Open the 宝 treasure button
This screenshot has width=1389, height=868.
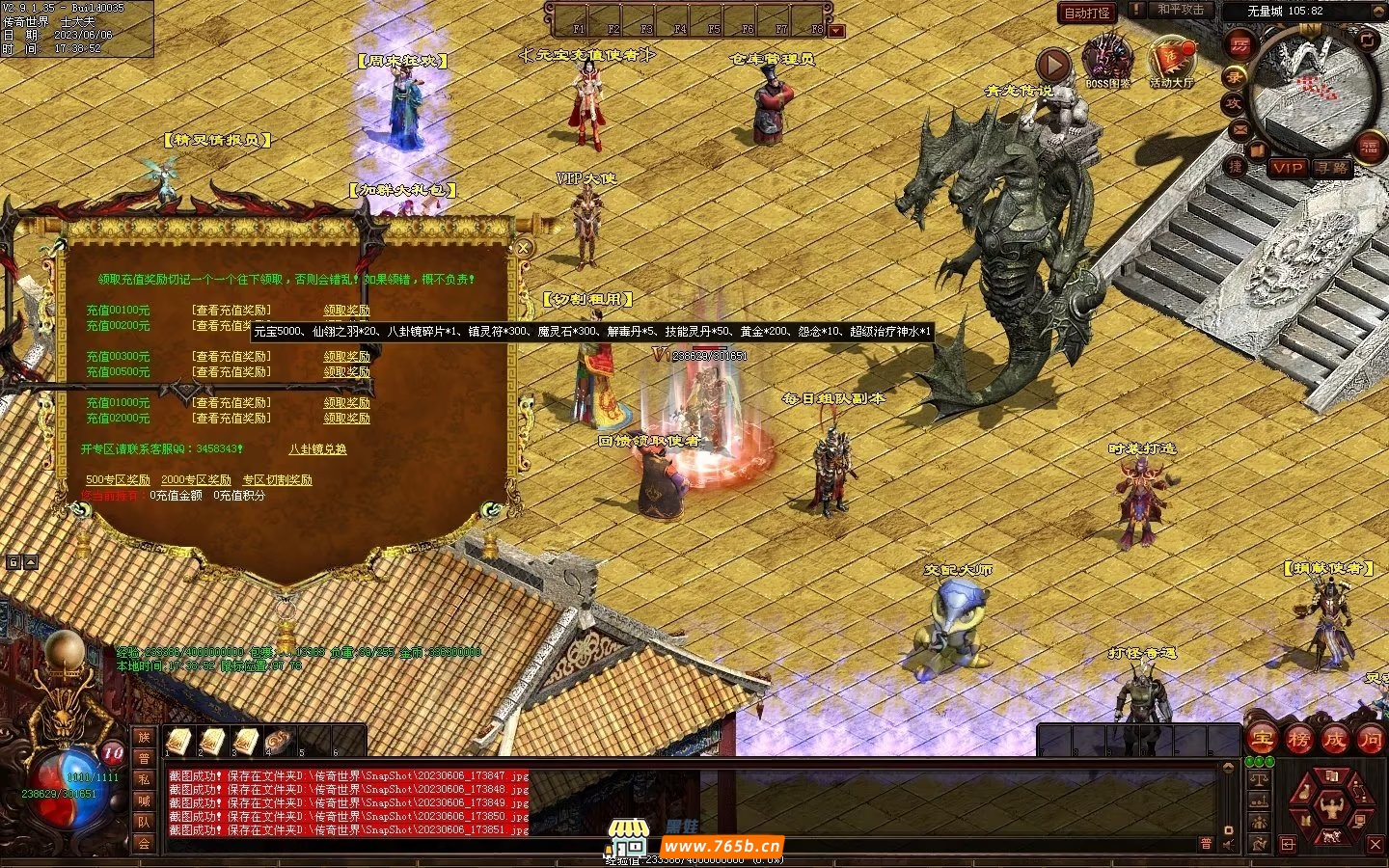point(1262,740)
